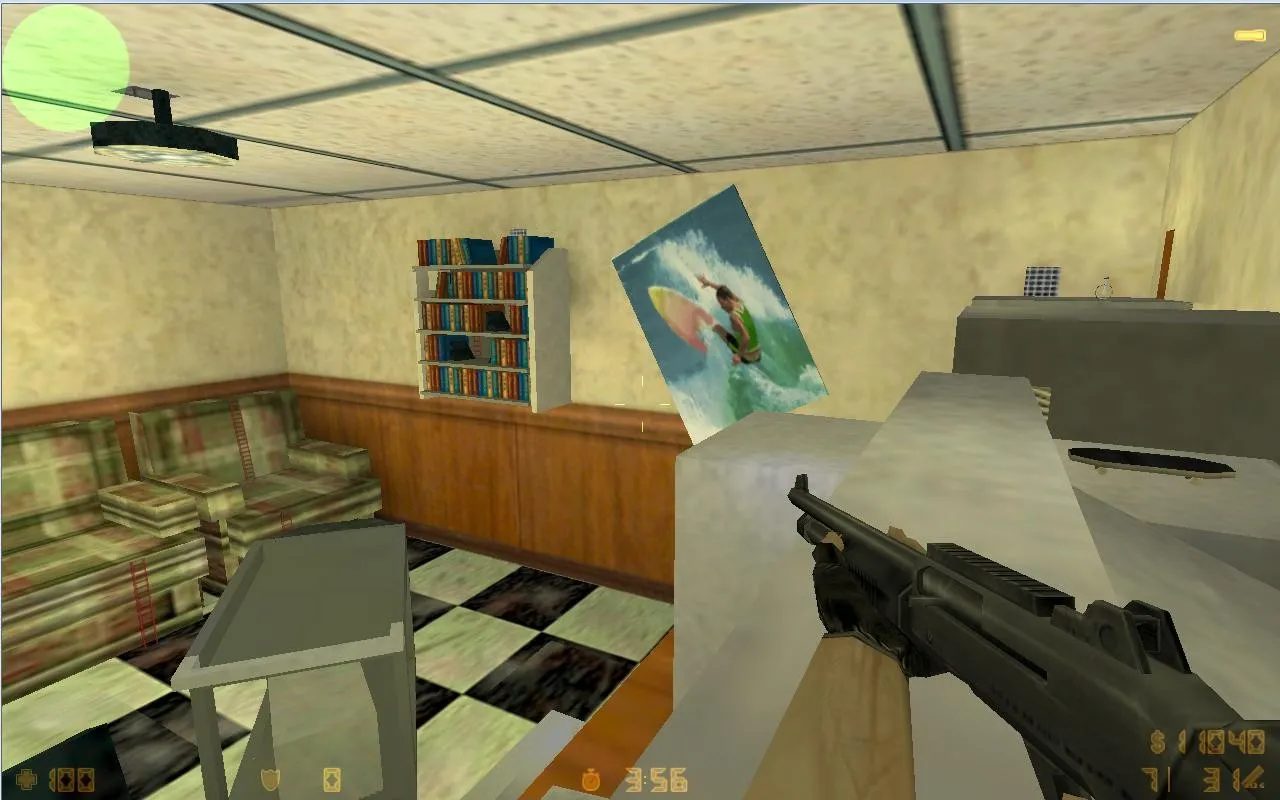Click the health value showing 100
This screenshot has width=1280, height=800.
pos(68,779)
